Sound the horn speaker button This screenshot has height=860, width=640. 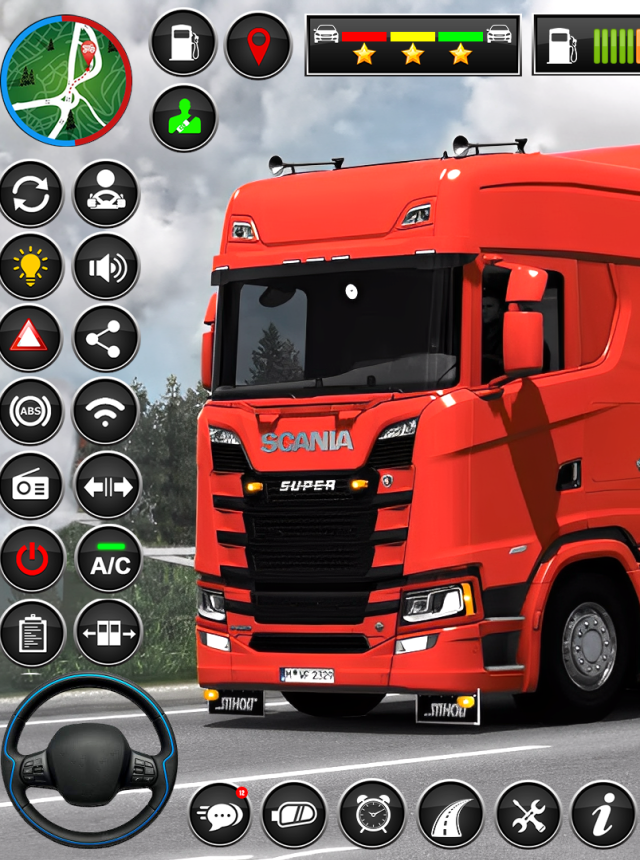tap(106, 266)
